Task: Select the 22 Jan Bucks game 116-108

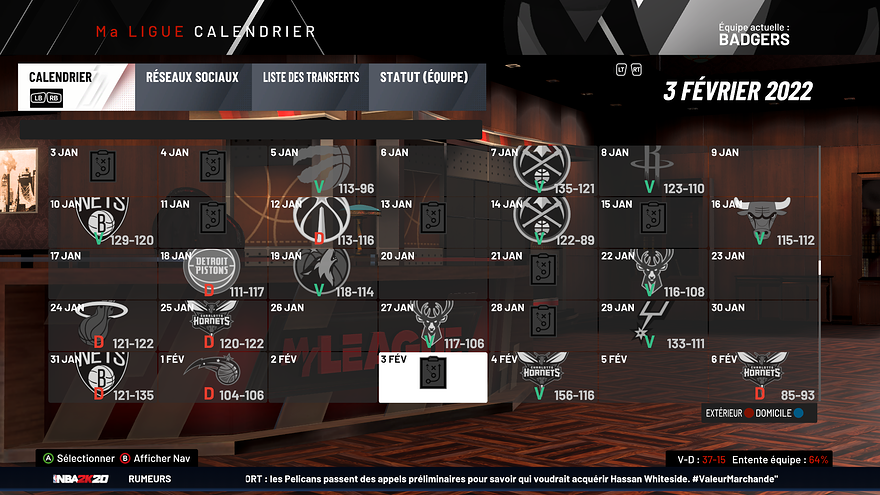Action: click(652, 272)
